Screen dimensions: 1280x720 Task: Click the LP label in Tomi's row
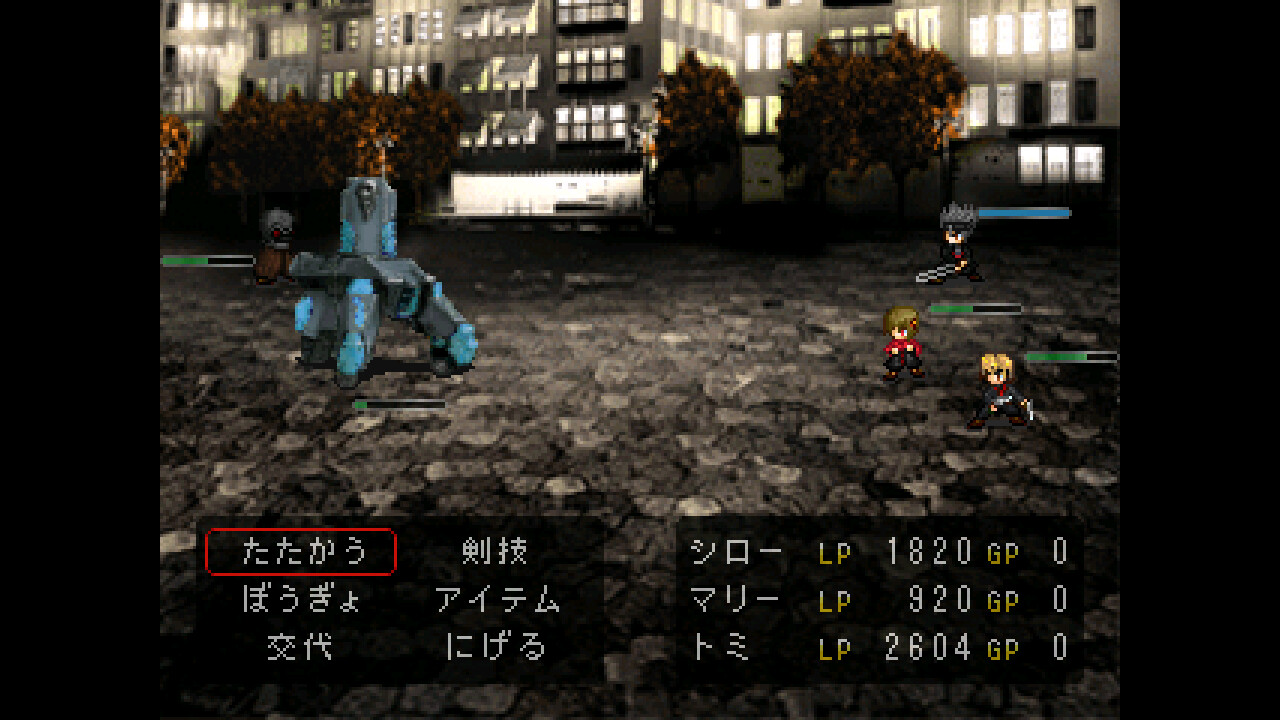pyautogui.click(x=836, y=648)
